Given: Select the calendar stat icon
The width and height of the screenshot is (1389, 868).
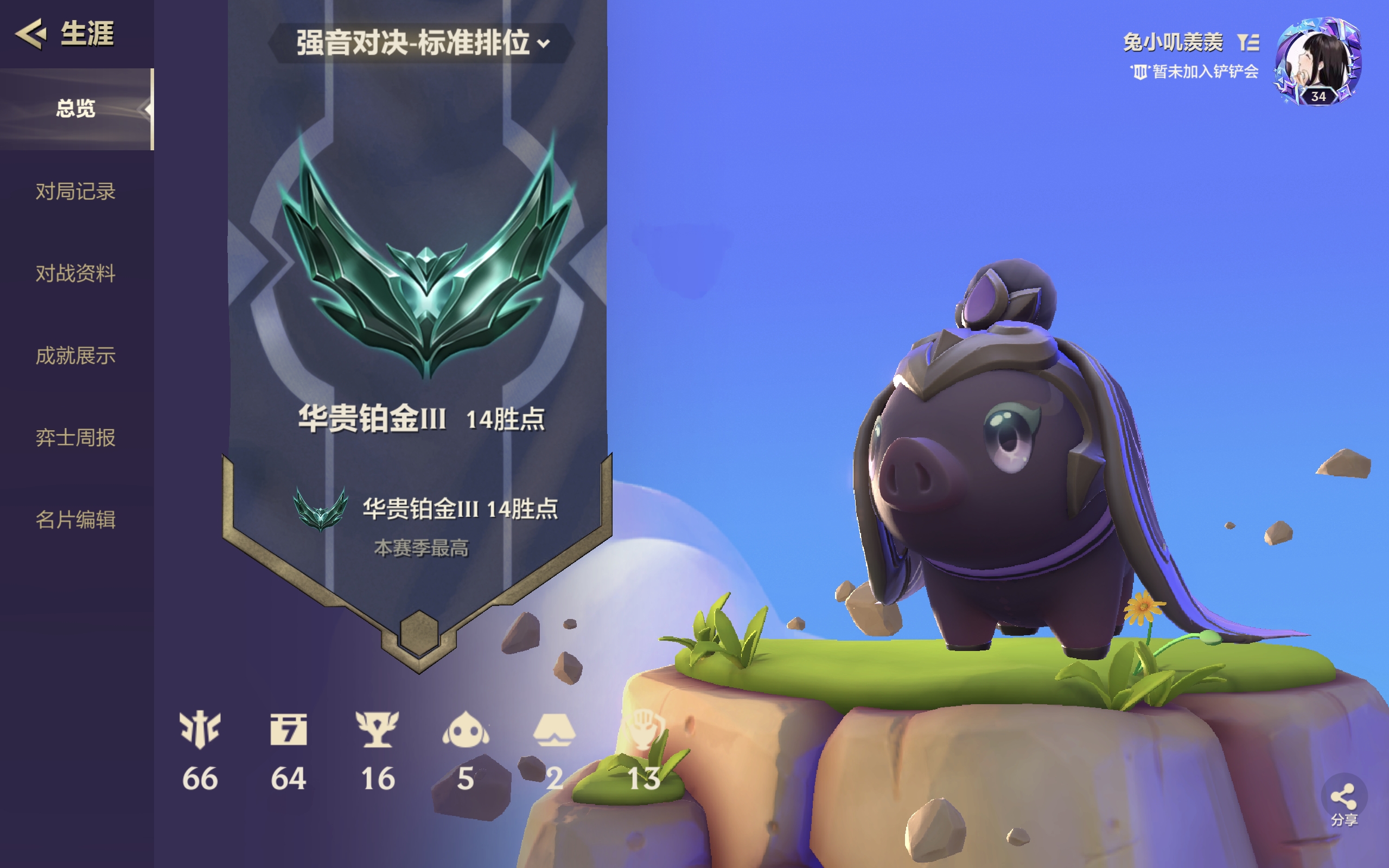Looking at the screenshot, I should [x=288, y=730].
